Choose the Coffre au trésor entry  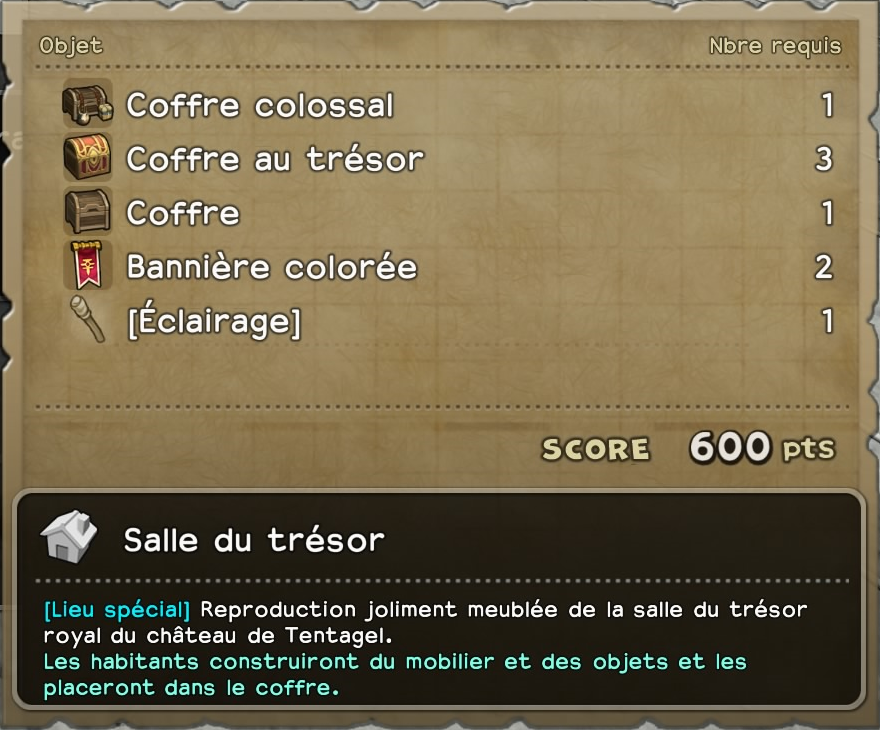point(275,159)
